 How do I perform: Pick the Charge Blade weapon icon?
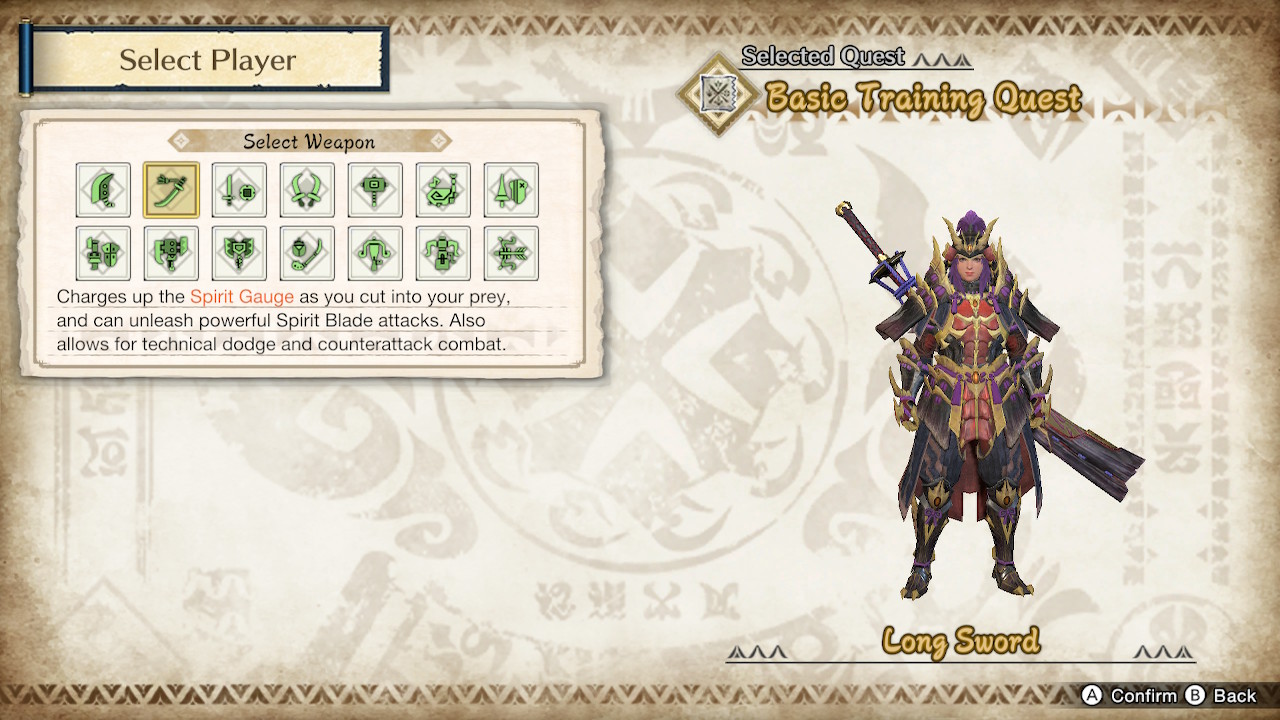click(x=239, y=253)
